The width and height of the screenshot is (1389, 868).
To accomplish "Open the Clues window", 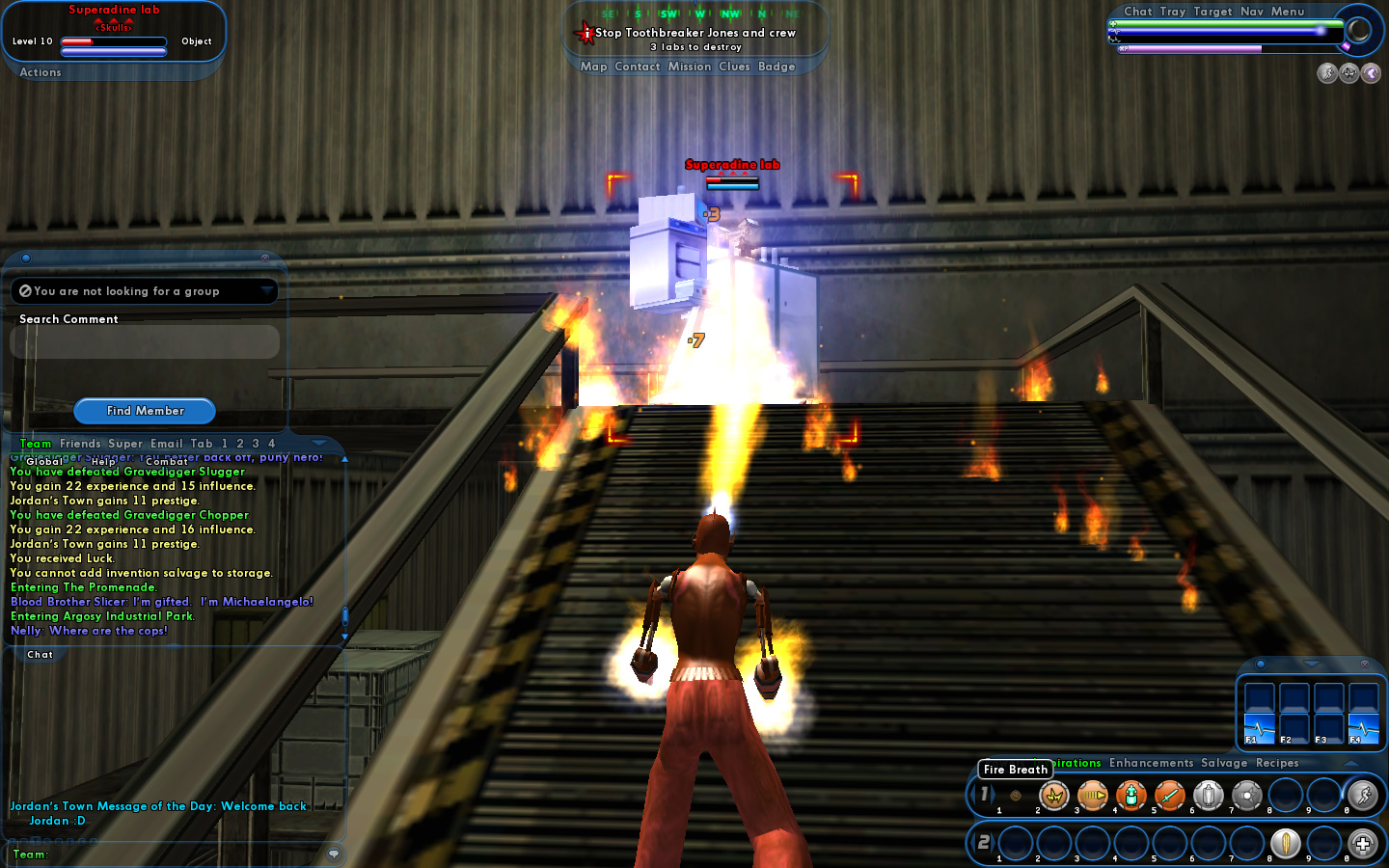I will 734,67.
